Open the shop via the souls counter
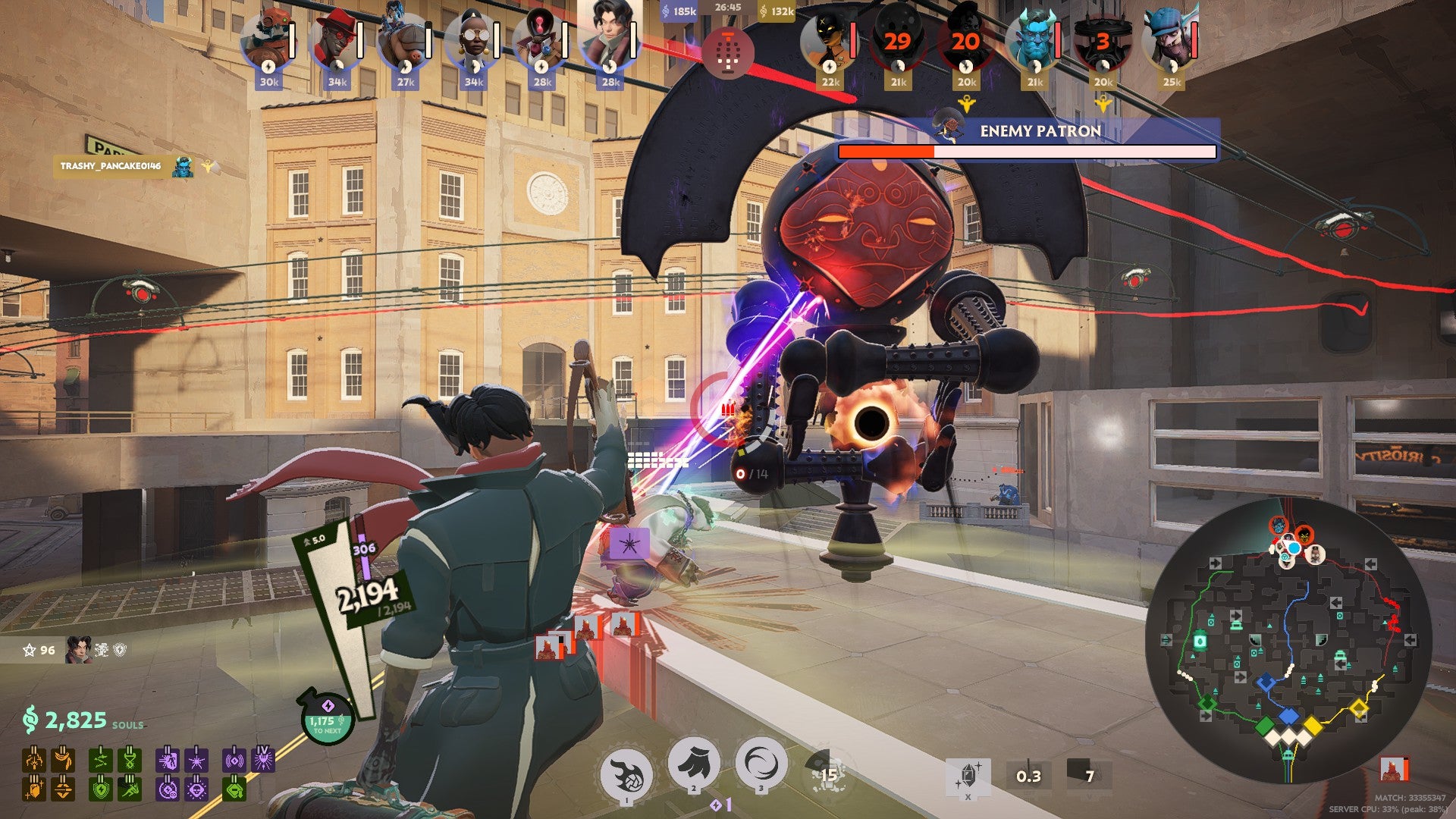 point(76,720)
